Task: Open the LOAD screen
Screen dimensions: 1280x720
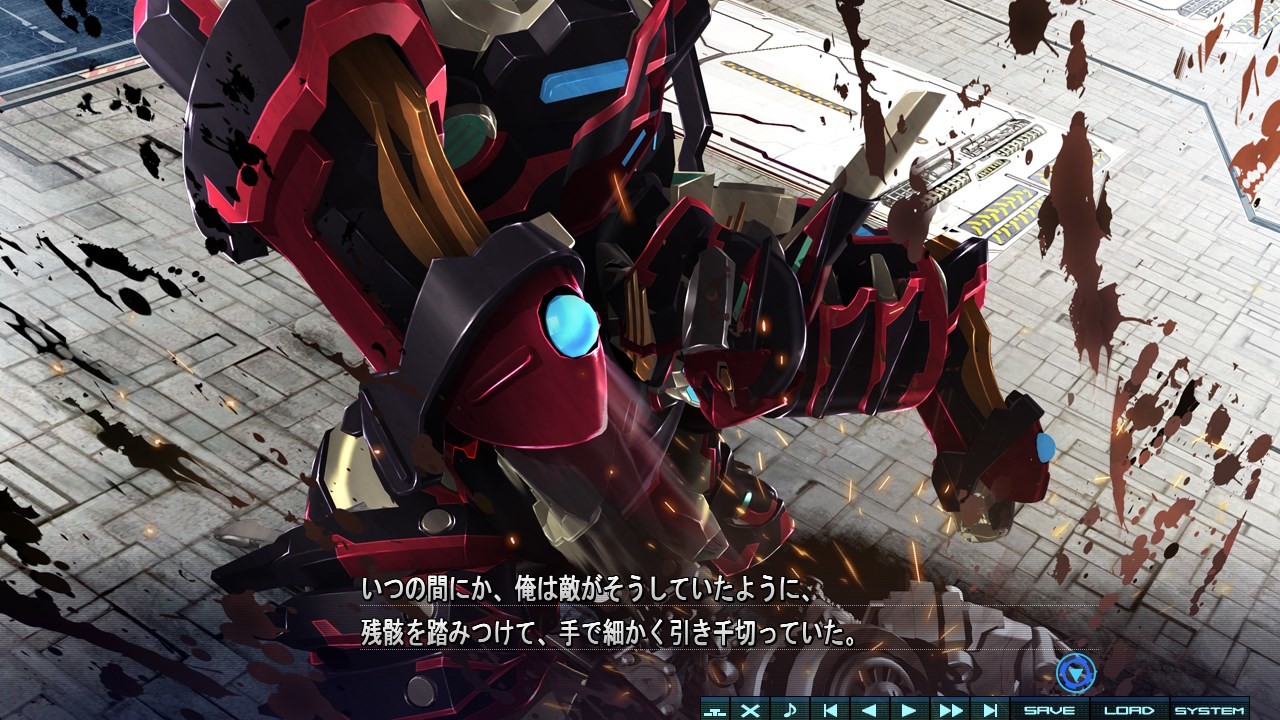Action: [1131, 708]
